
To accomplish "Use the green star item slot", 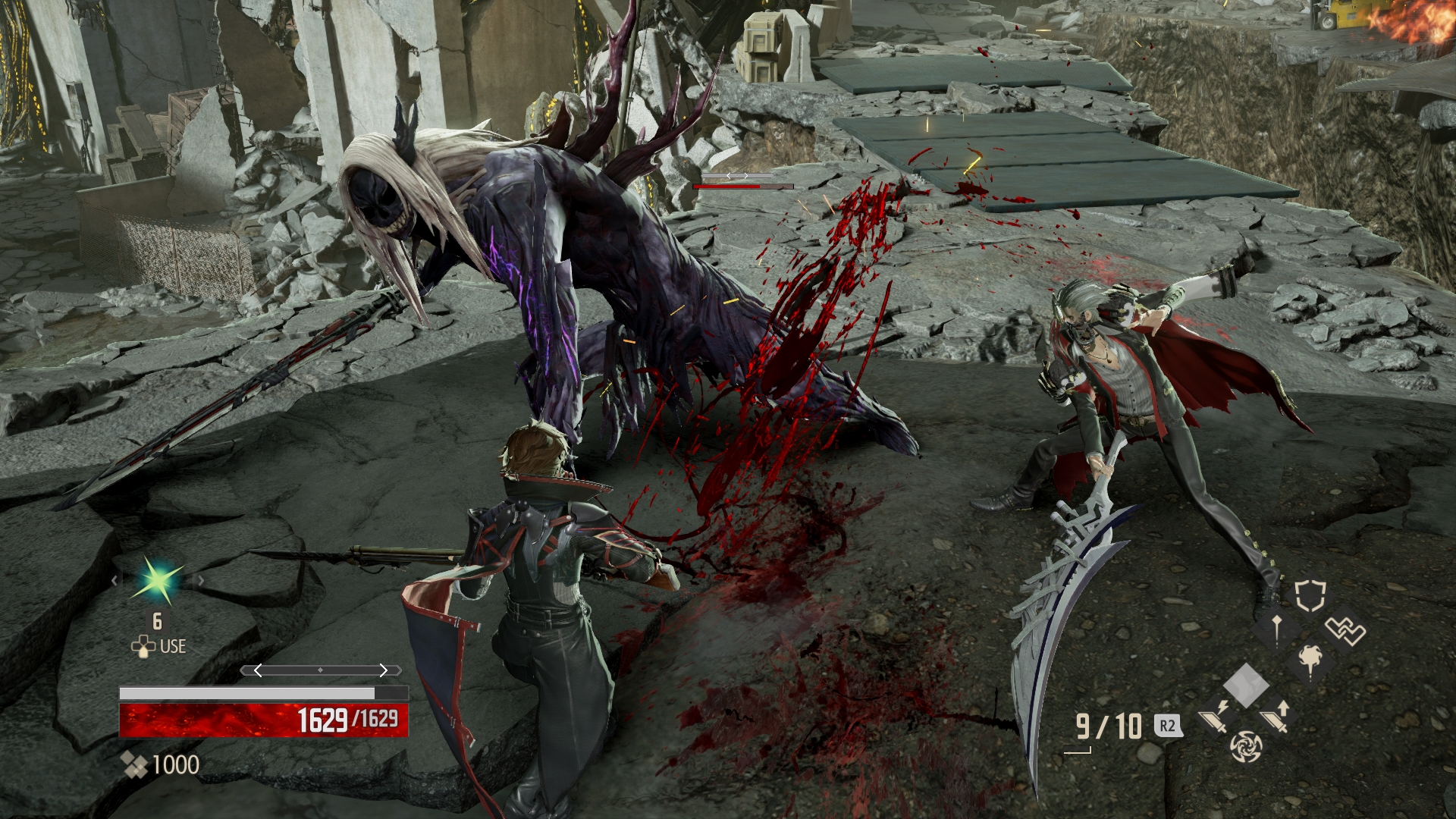I will coord(158,581).
